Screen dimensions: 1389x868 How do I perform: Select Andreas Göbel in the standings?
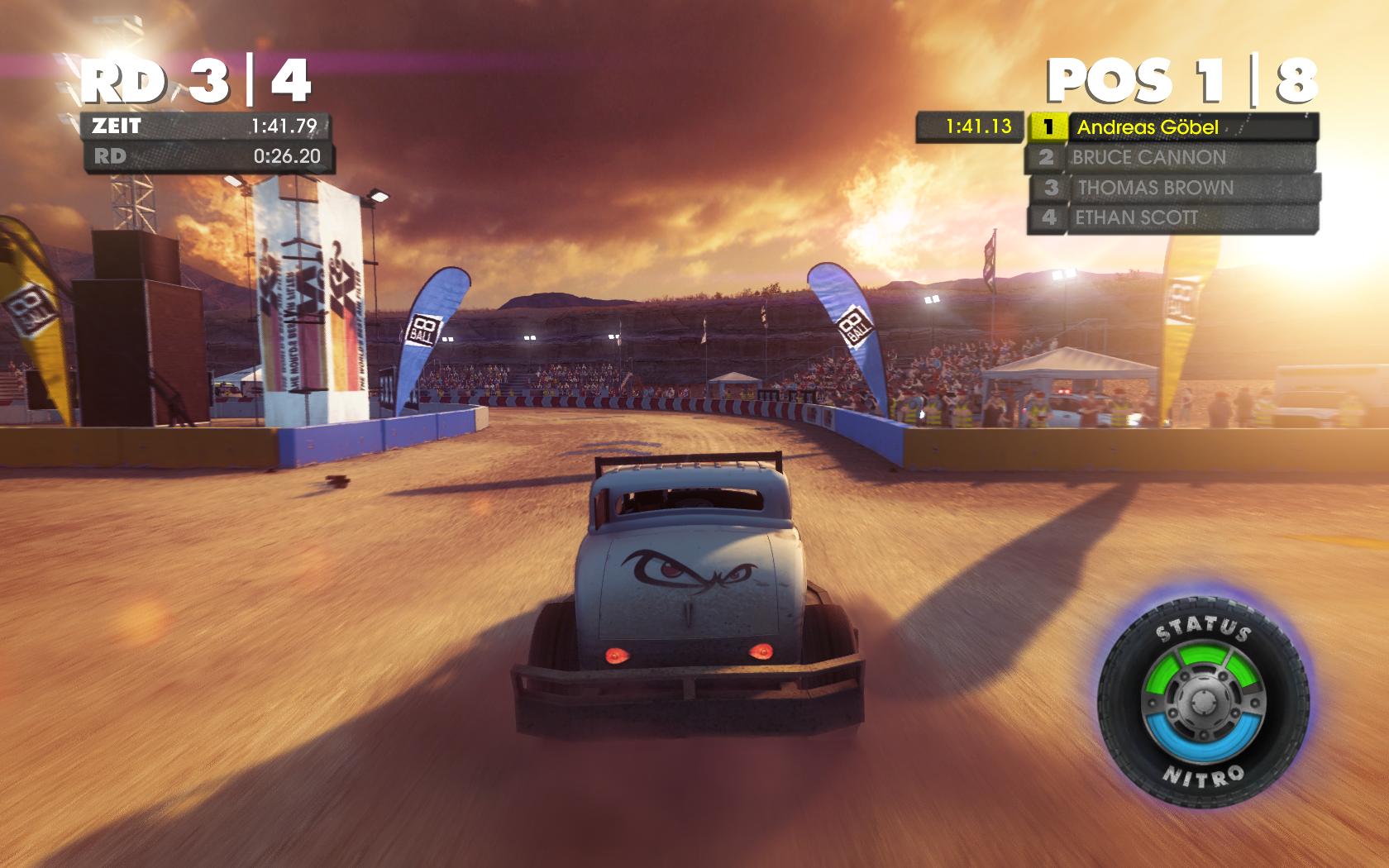(x=1172, y=127)
